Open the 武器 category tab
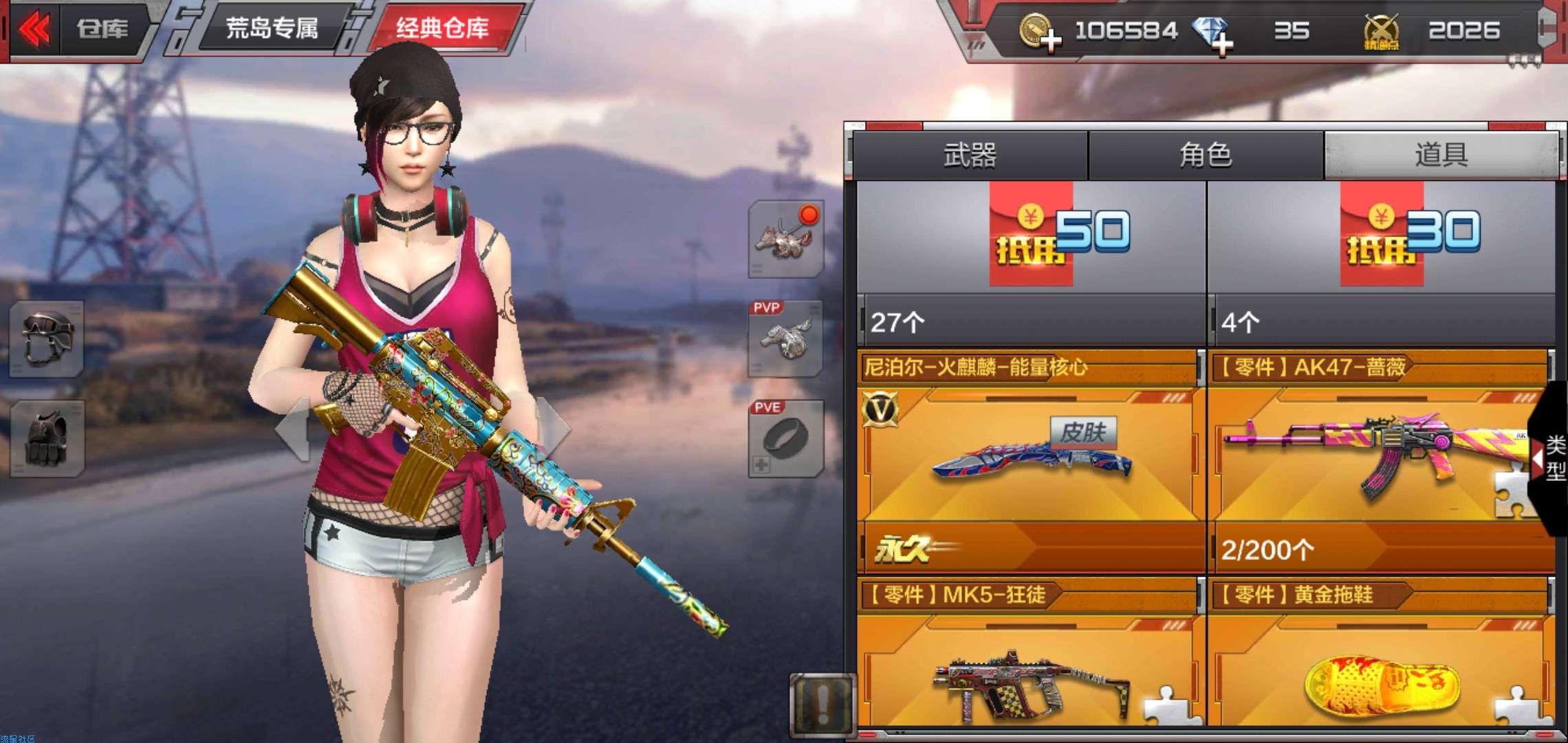Image resolution: width=1568 pixels, height=743 pixels. point(970,155)
